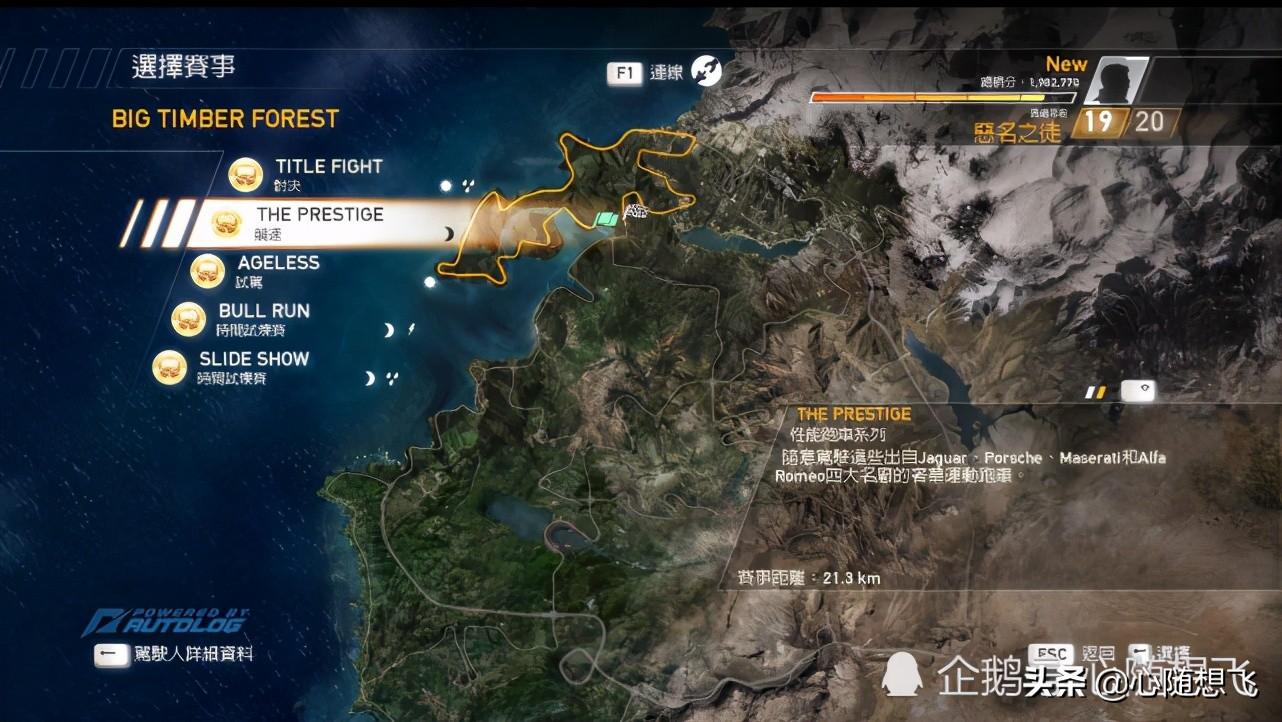Open the player profile avatar
This screenshot has height=722, width=1282.
[1115, 81]
